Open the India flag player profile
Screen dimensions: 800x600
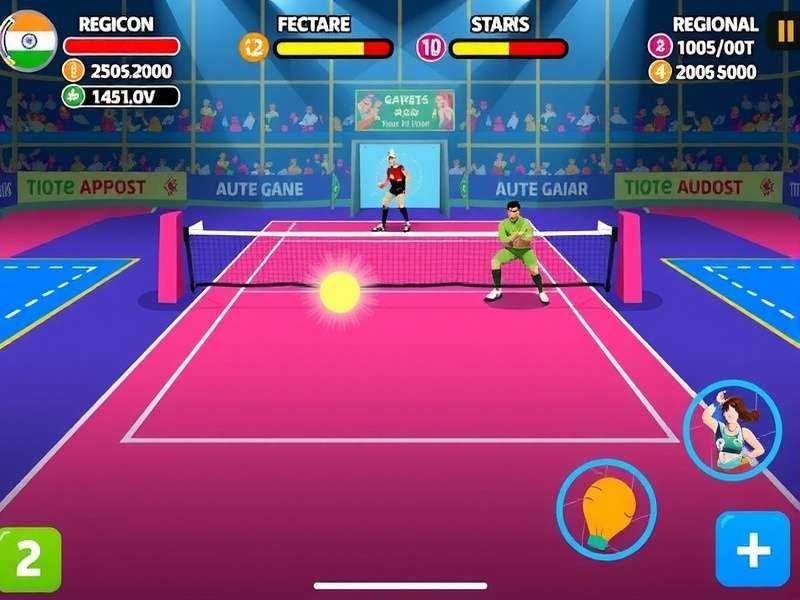[28, 40]
